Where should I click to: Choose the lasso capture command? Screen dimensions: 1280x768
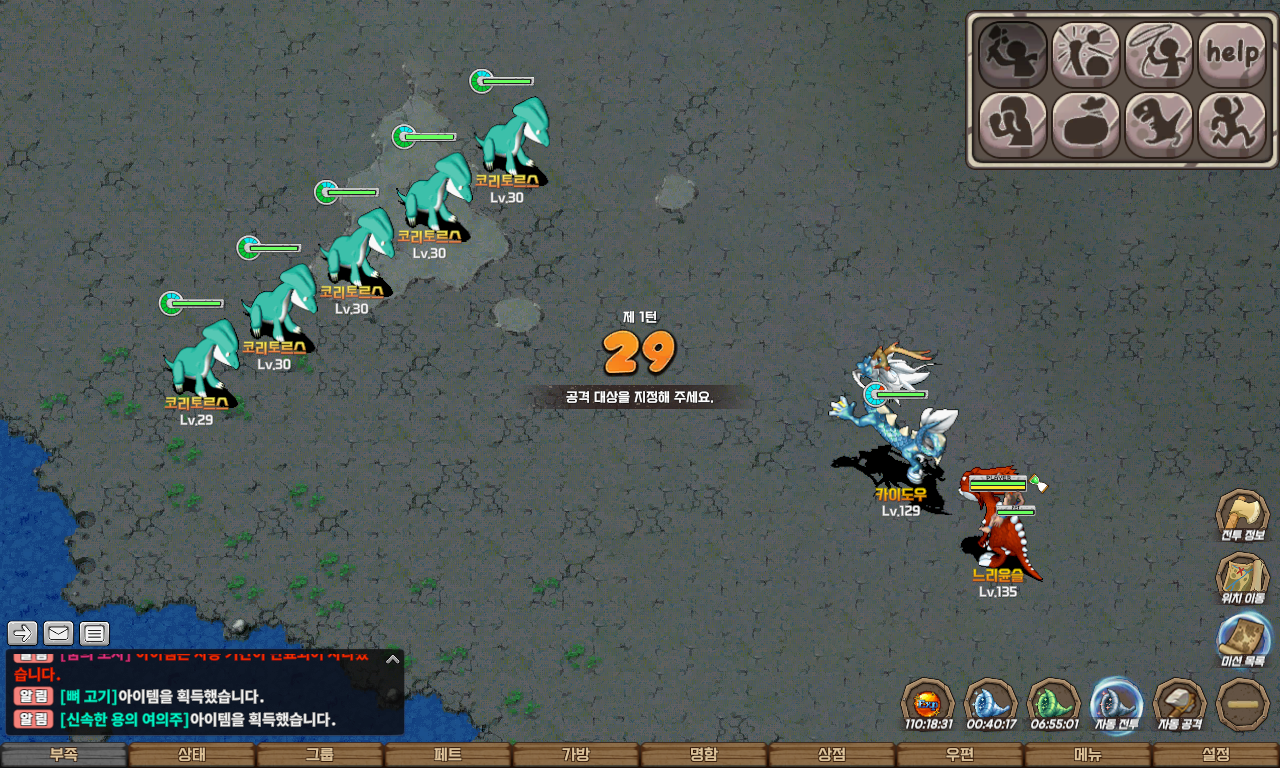(1159, 54)
